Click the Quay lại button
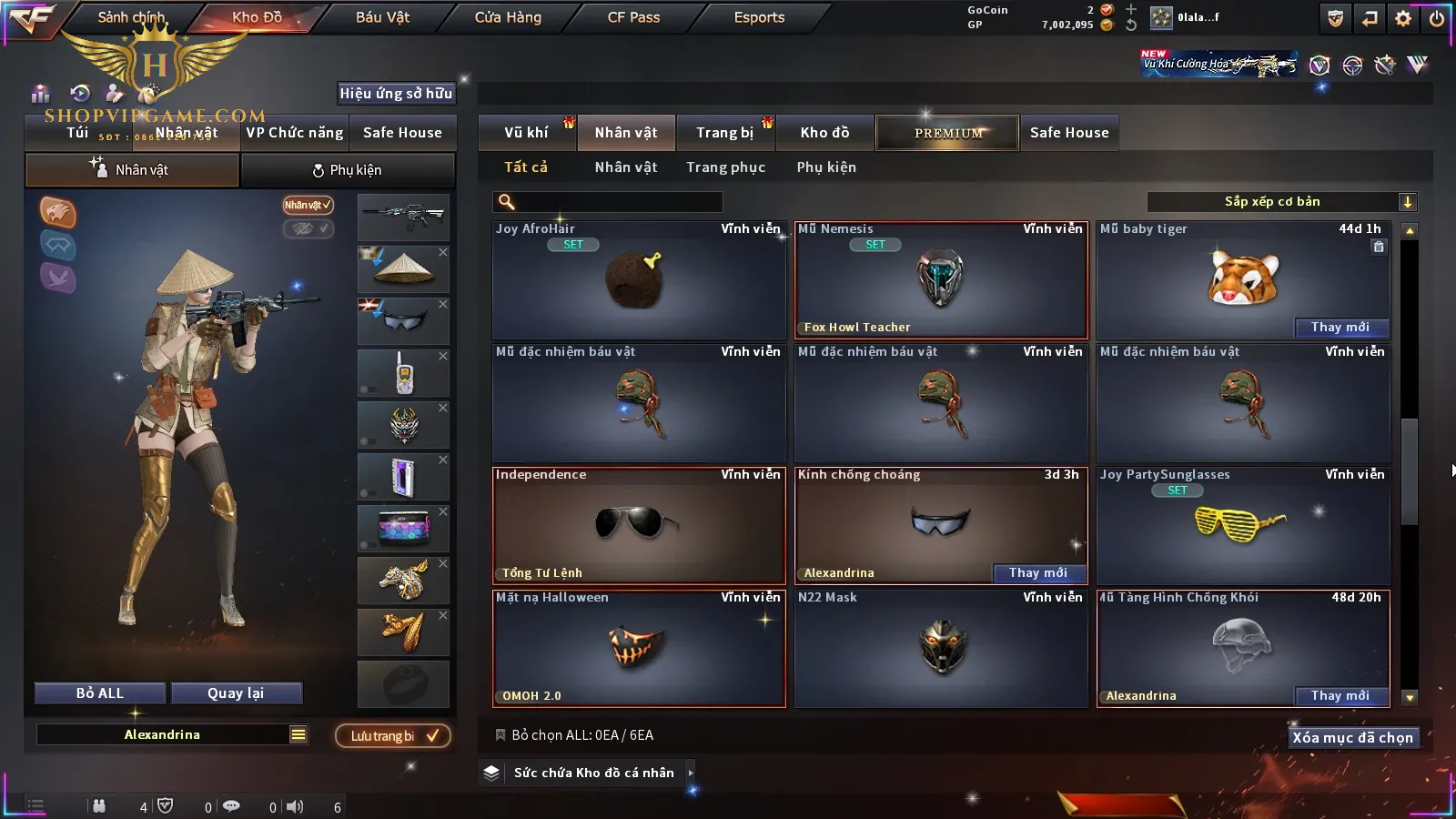1456x819 pixels. coord(236,693)
